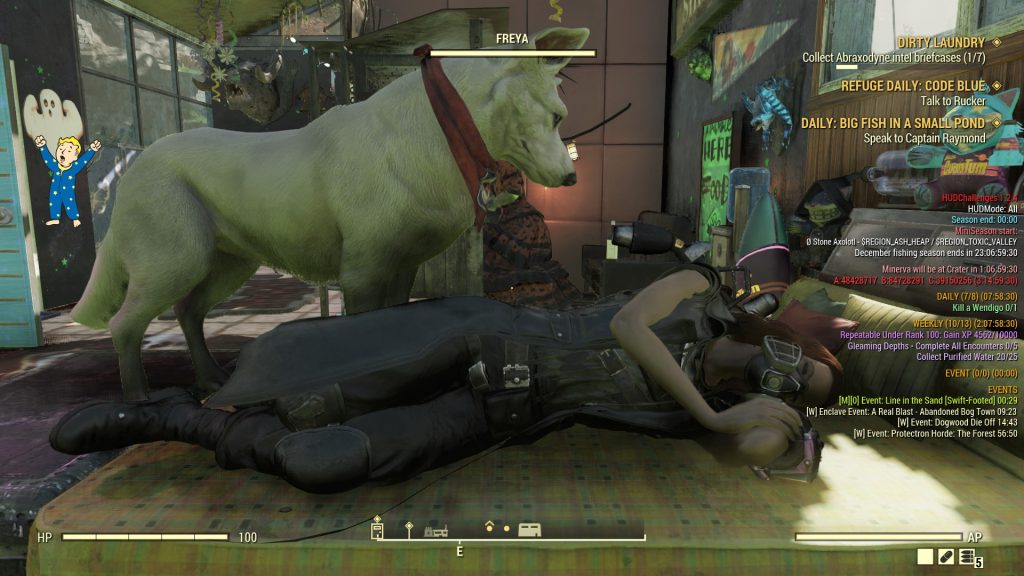Select the ammo bullets icon
The height and width of the screenshot is (576, 1024).
click(x=966, y=556)
